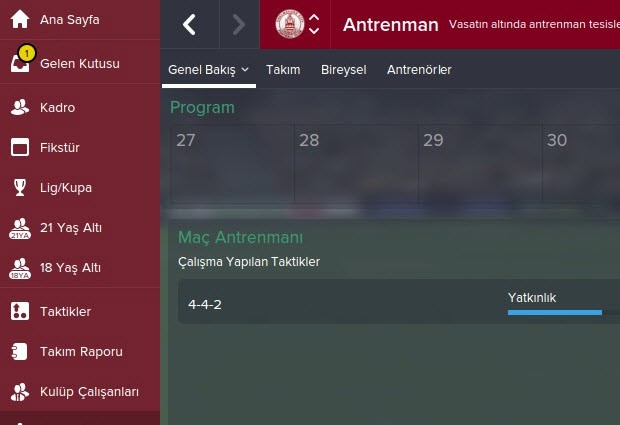Open the Gelen Kutusu inbox
This screenshot has height=425, width=620.
pyautogui.click(x=78, y=63)
